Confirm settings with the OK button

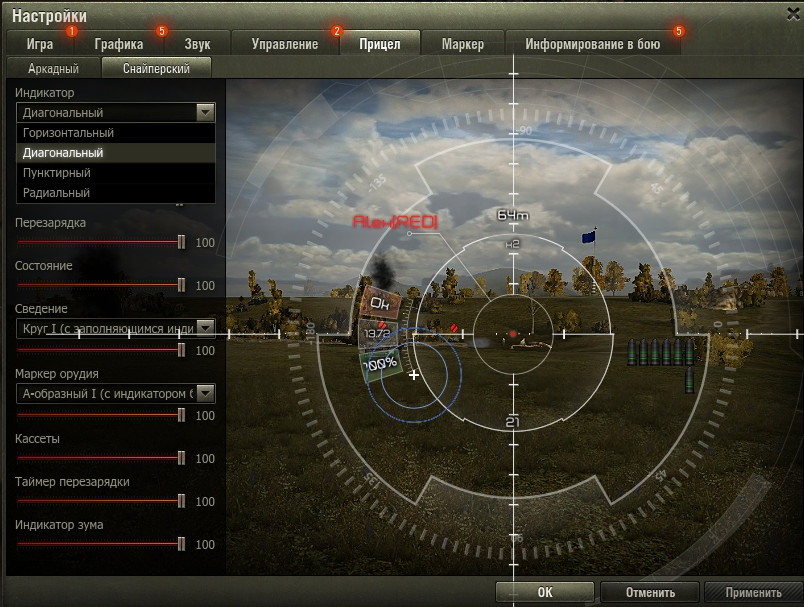tap(544, 592)
